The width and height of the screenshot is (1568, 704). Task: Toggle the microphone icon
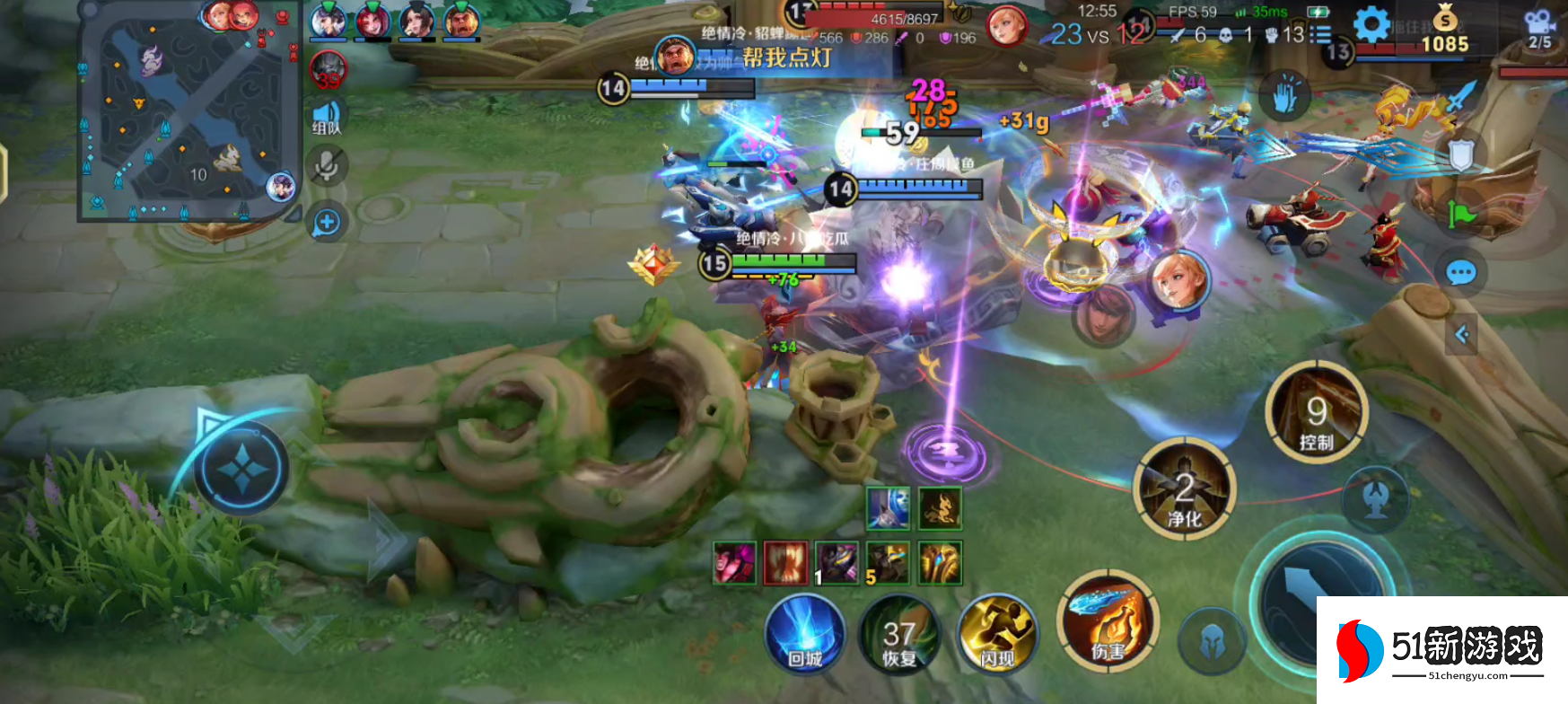coord(326,166)
